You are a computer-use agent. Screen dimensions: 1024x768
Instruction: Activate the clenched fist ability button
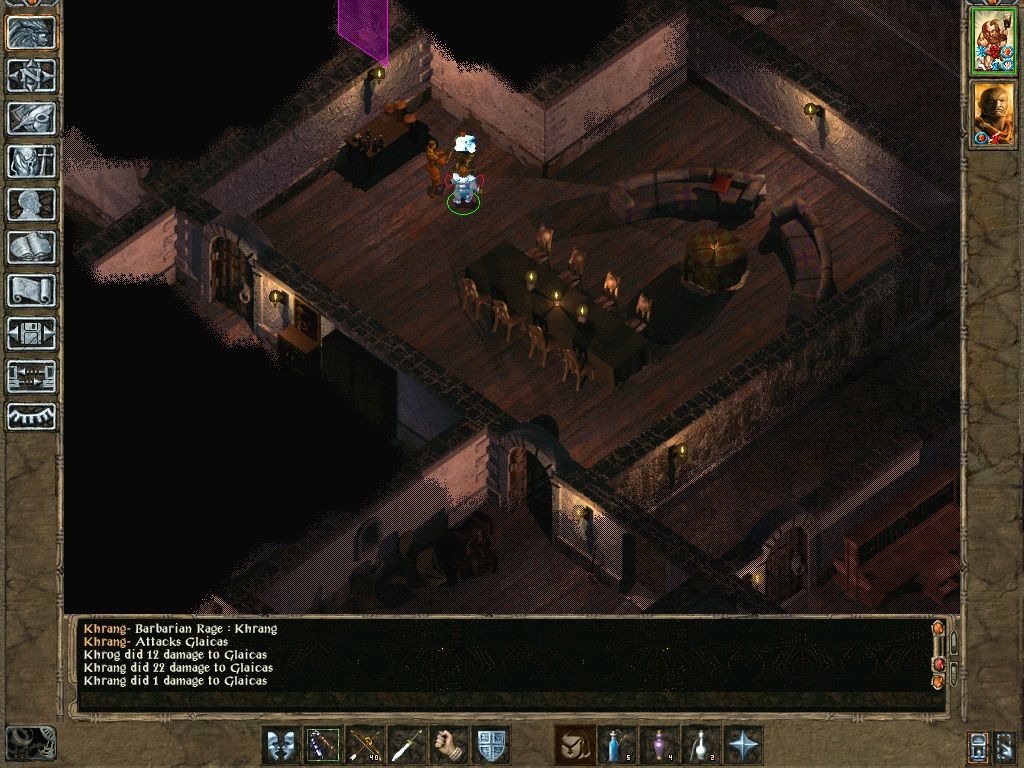tap(449, 745)
